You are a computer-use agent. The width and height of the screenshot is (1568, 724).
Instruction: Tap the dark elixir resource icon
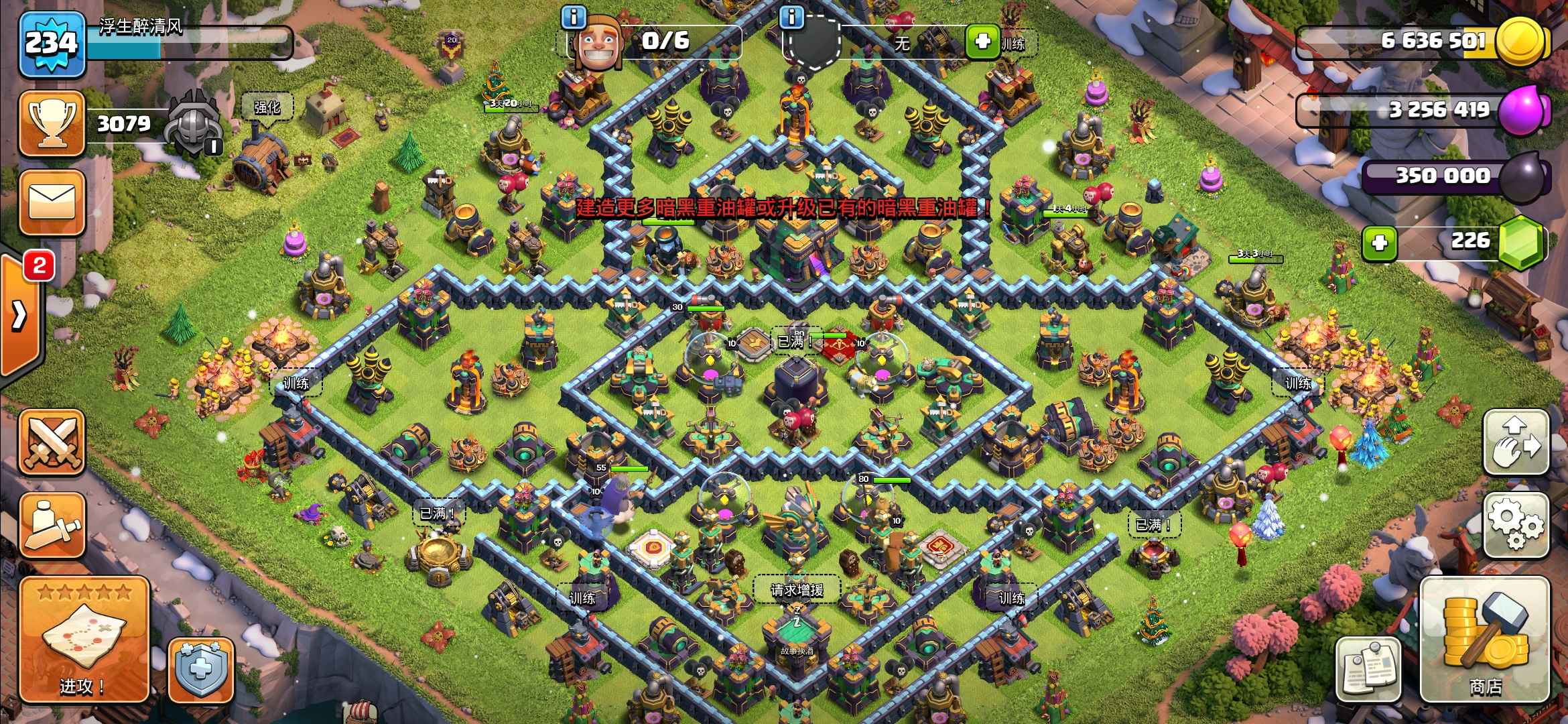click(1522, 177)
